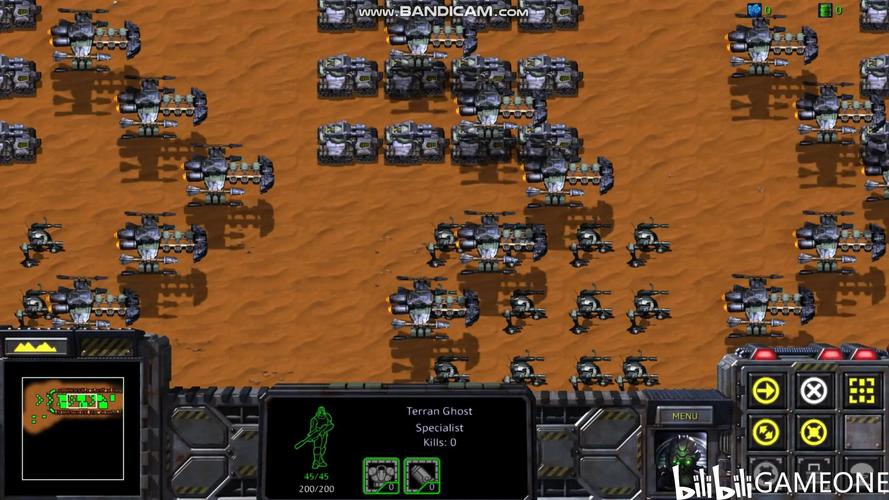Open the game Menu
889x500 pixels.
point(684,416)
